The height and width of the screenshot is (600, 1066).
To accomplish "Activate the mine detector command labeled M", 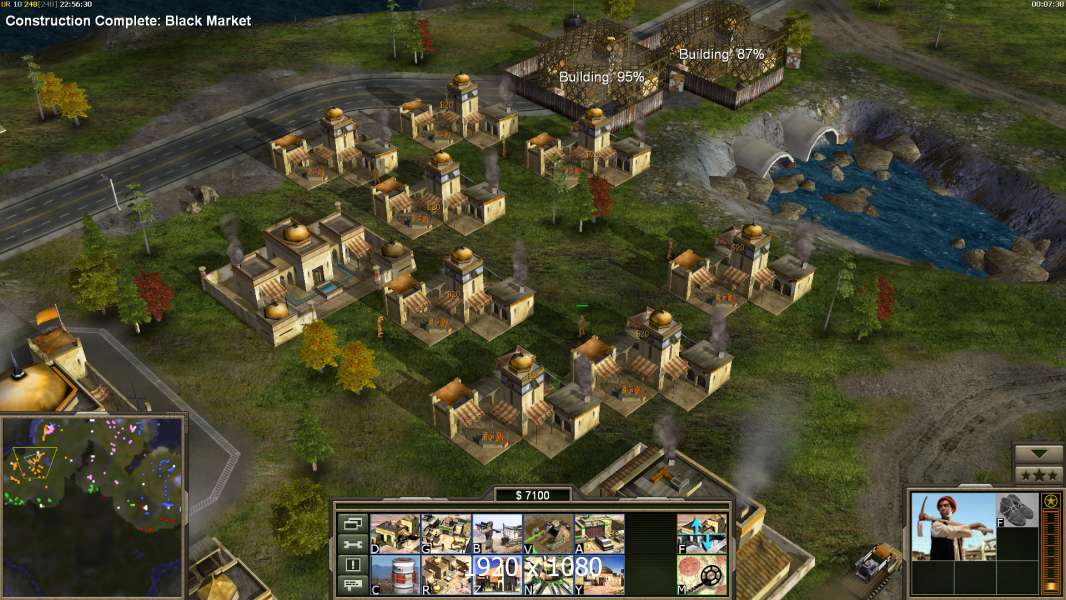I will (701, 574).
